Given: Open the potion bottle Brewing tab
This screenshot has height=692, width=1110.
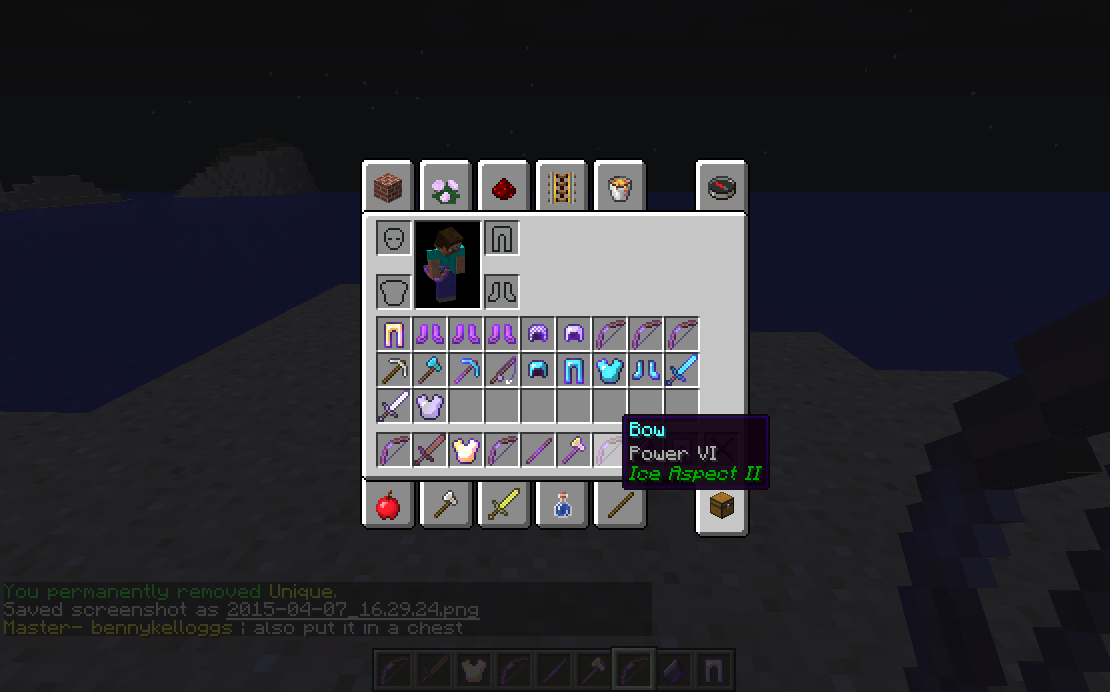Looking at the screenshot, I should [x=562, y=506].
